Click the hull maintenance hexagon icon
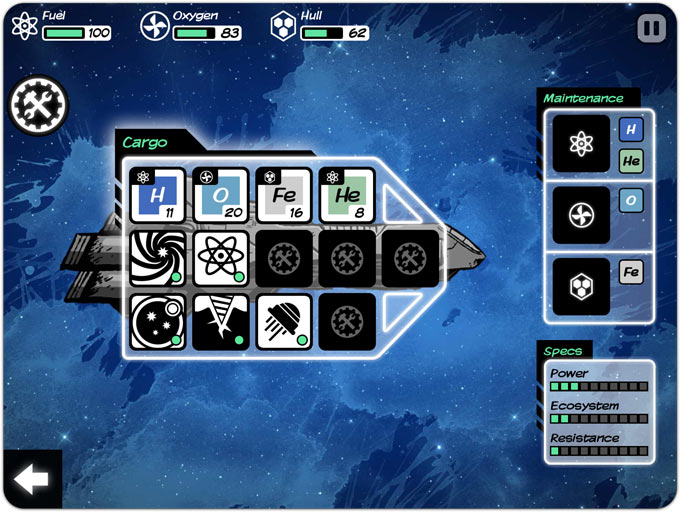 581,286
